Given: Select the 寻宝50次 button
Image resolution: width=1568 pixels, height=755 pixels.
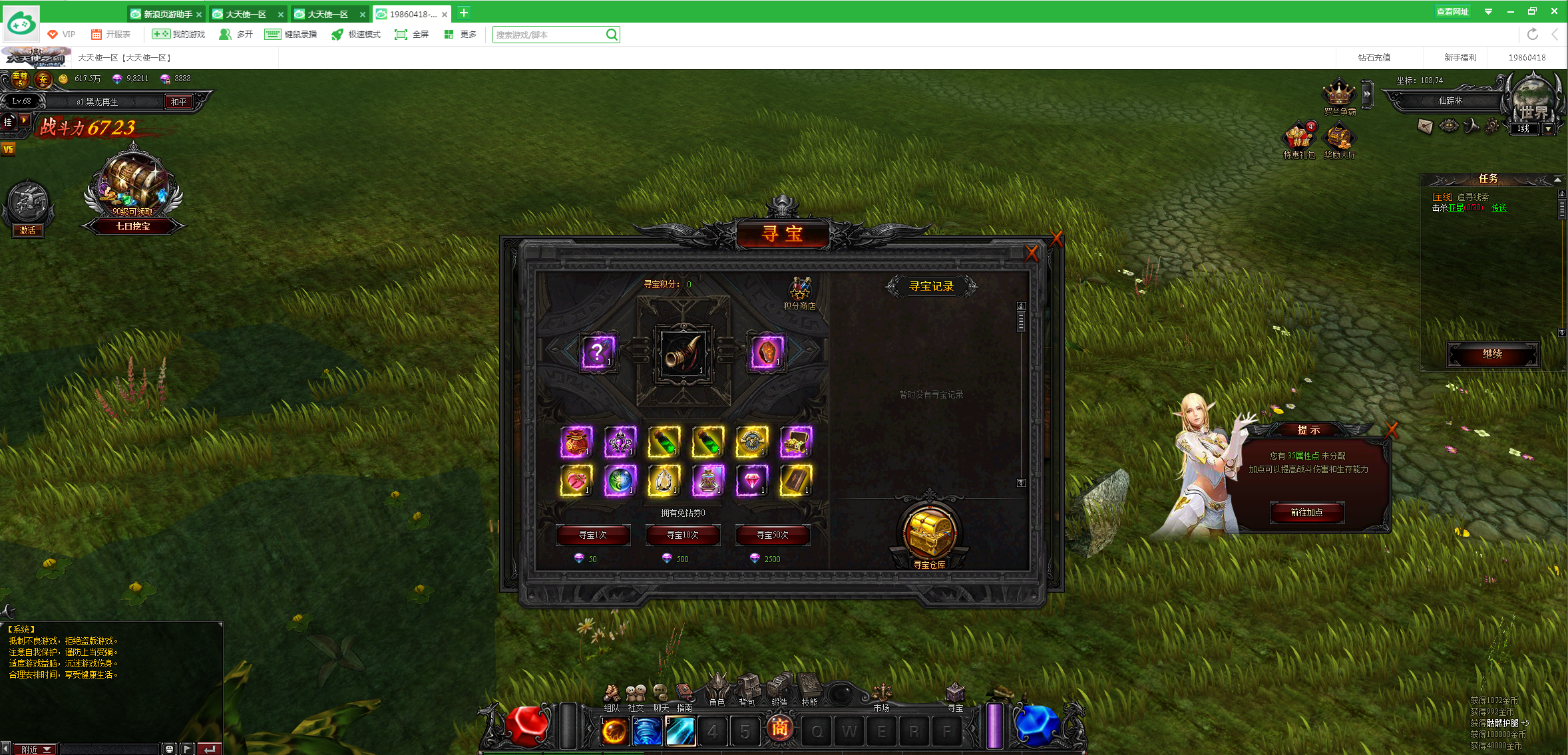Looking at the screenshot, I should click(x=772, y=535).
